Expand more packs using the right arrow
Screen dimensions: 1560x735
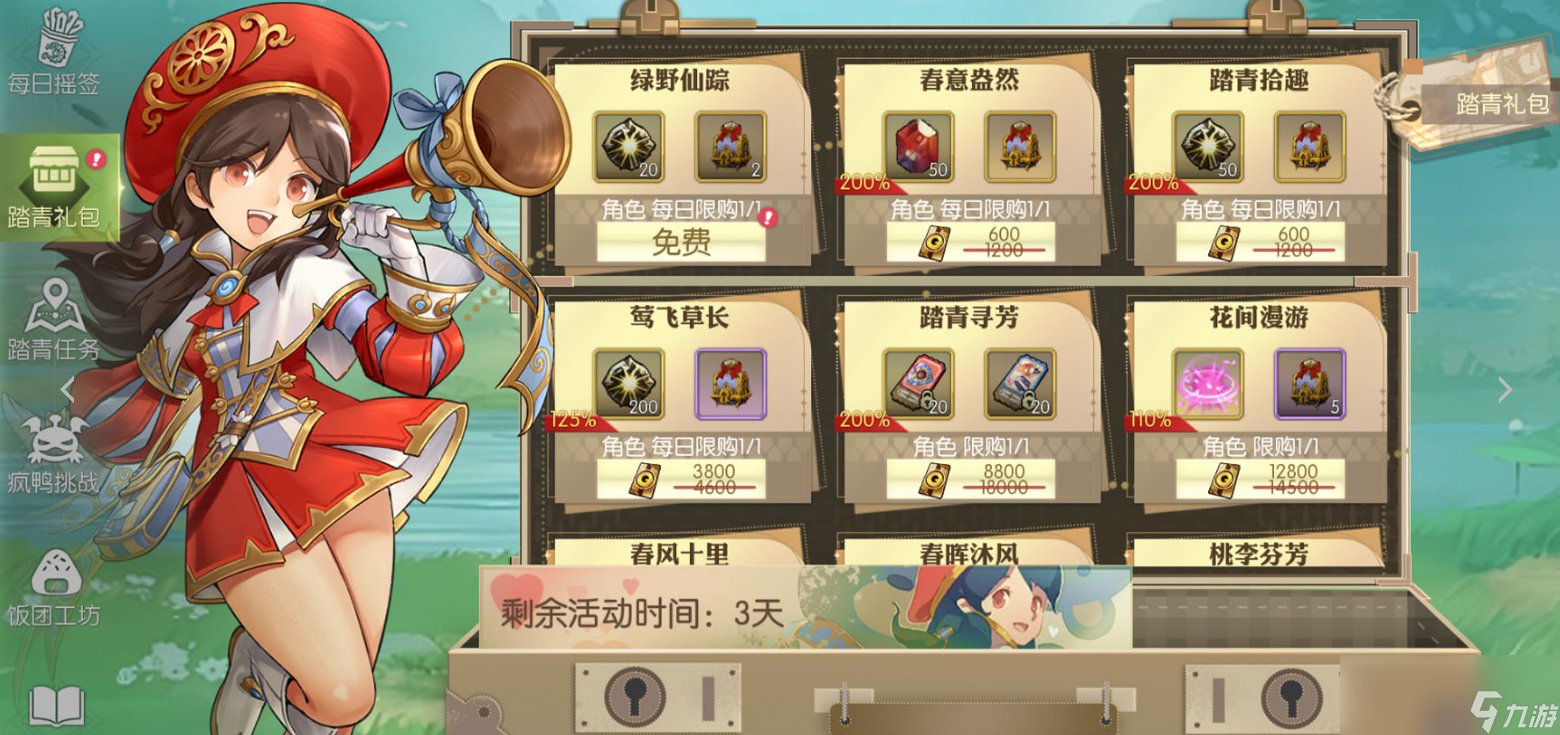click(1505, 390)
